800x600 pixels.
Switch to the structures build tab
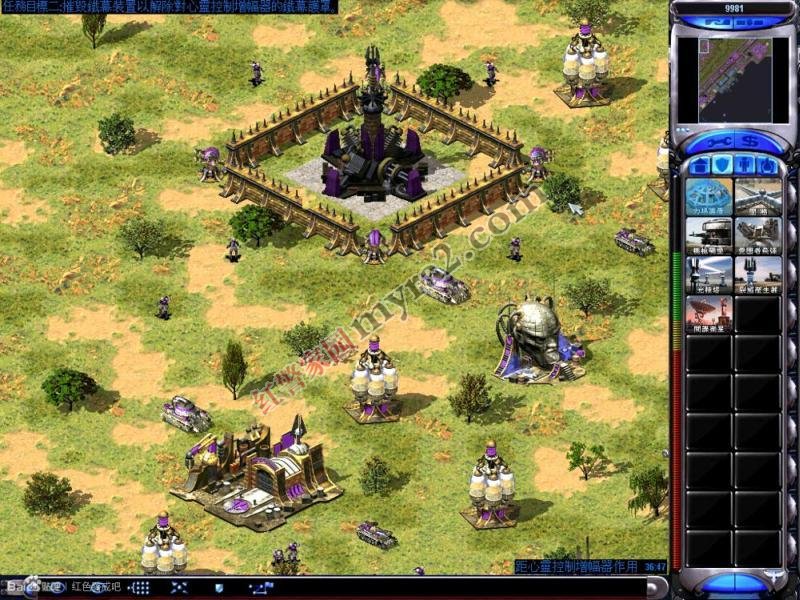coord(700,165)
